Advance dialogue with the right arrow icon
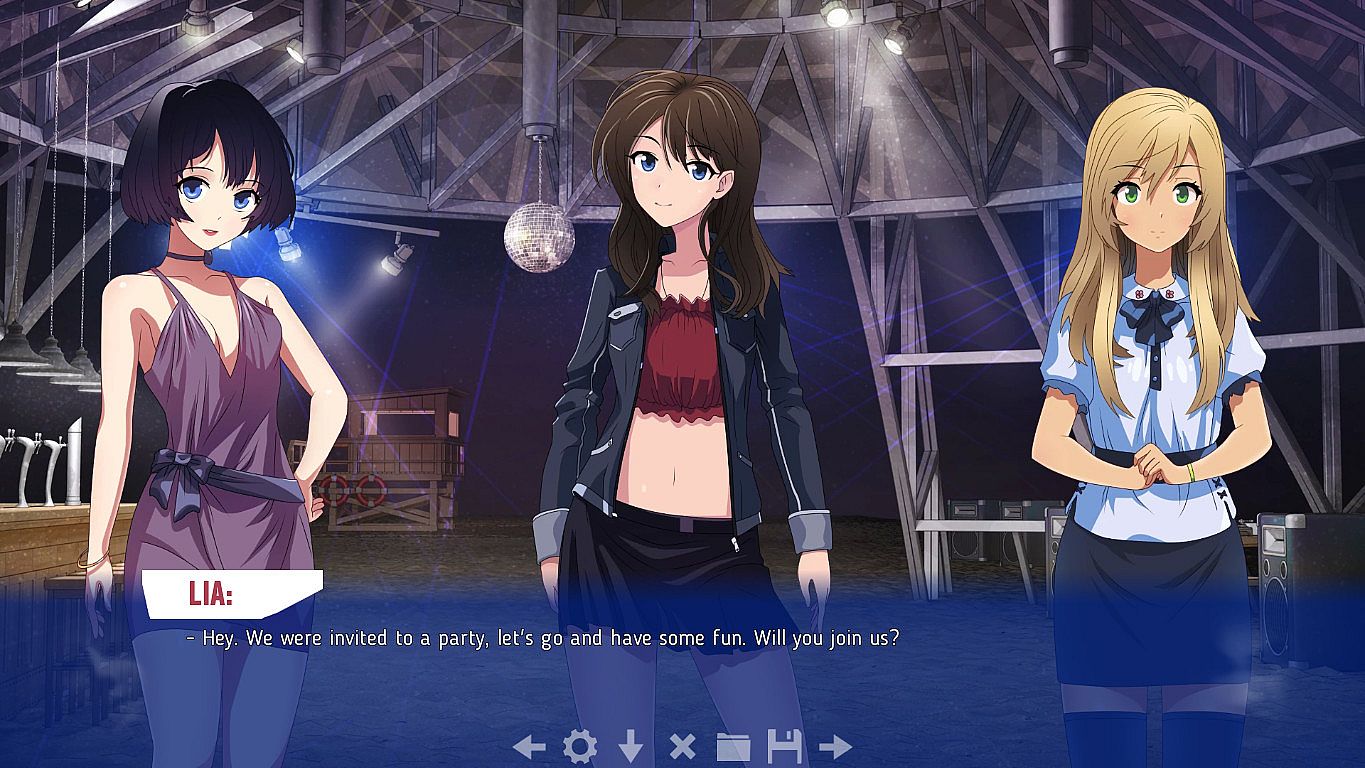Viewport: 1365px width, 768px height. coord(835,746)
